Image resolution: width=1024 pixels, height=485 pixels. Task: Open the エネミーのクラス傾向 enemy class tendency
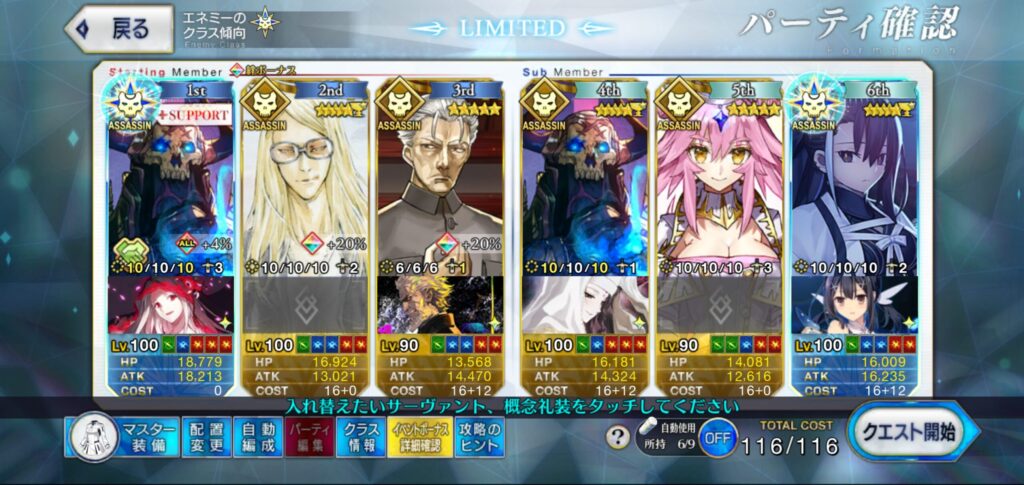[228, 26]
